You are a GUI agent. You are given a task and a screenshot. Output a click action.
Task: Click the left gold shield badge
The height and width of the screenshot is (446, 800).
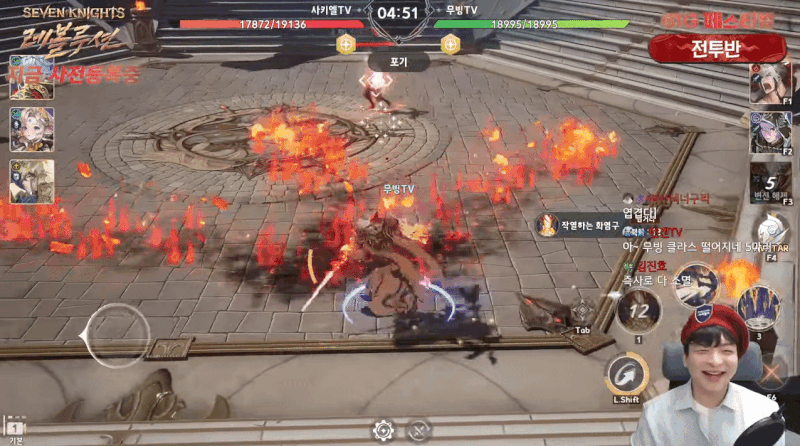pyautogui.click(x=346, y=43)
